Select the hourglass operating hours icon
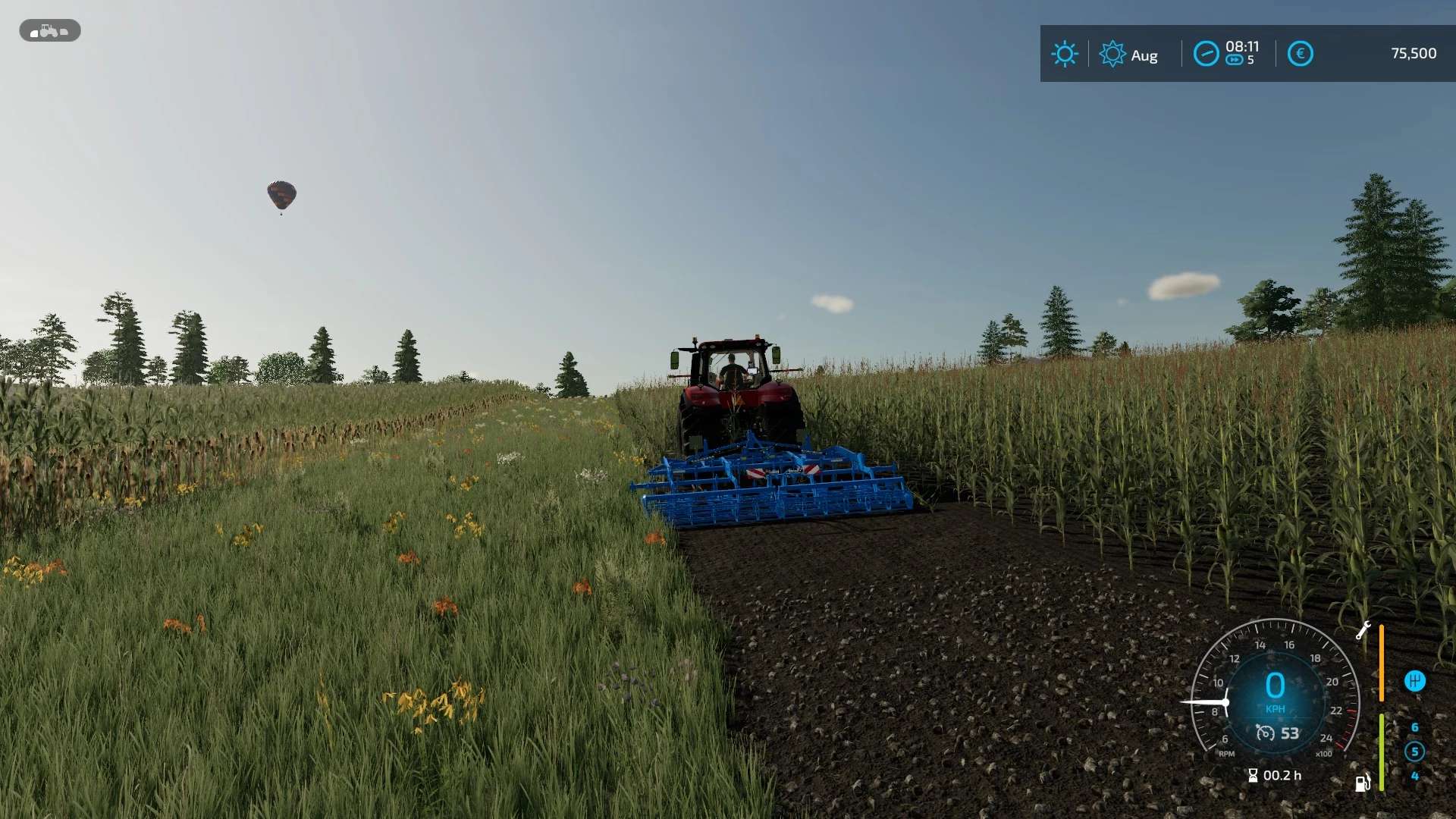Viewport: 1456px width, 819px height. pyautogui.click(x=1253, y=775)
